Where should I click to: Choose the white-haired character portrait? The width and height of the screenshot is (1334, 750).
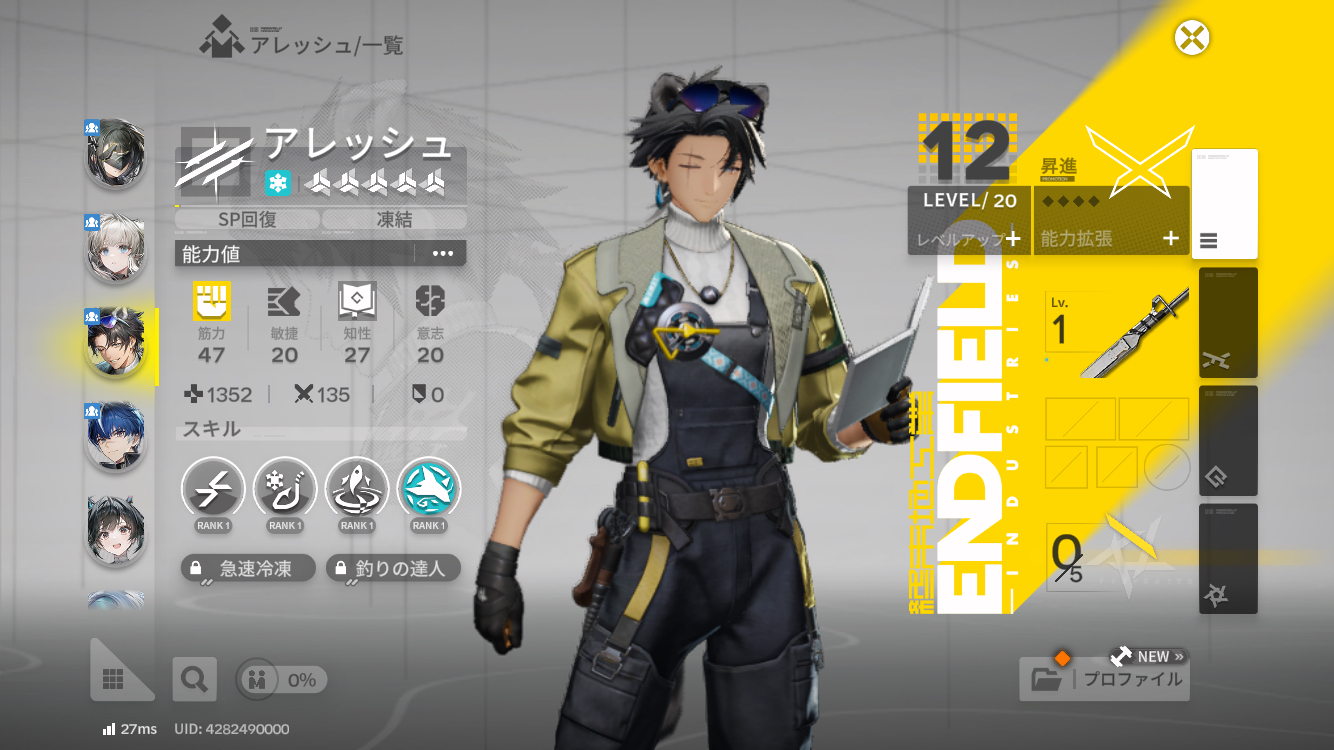tap(116, 249)
